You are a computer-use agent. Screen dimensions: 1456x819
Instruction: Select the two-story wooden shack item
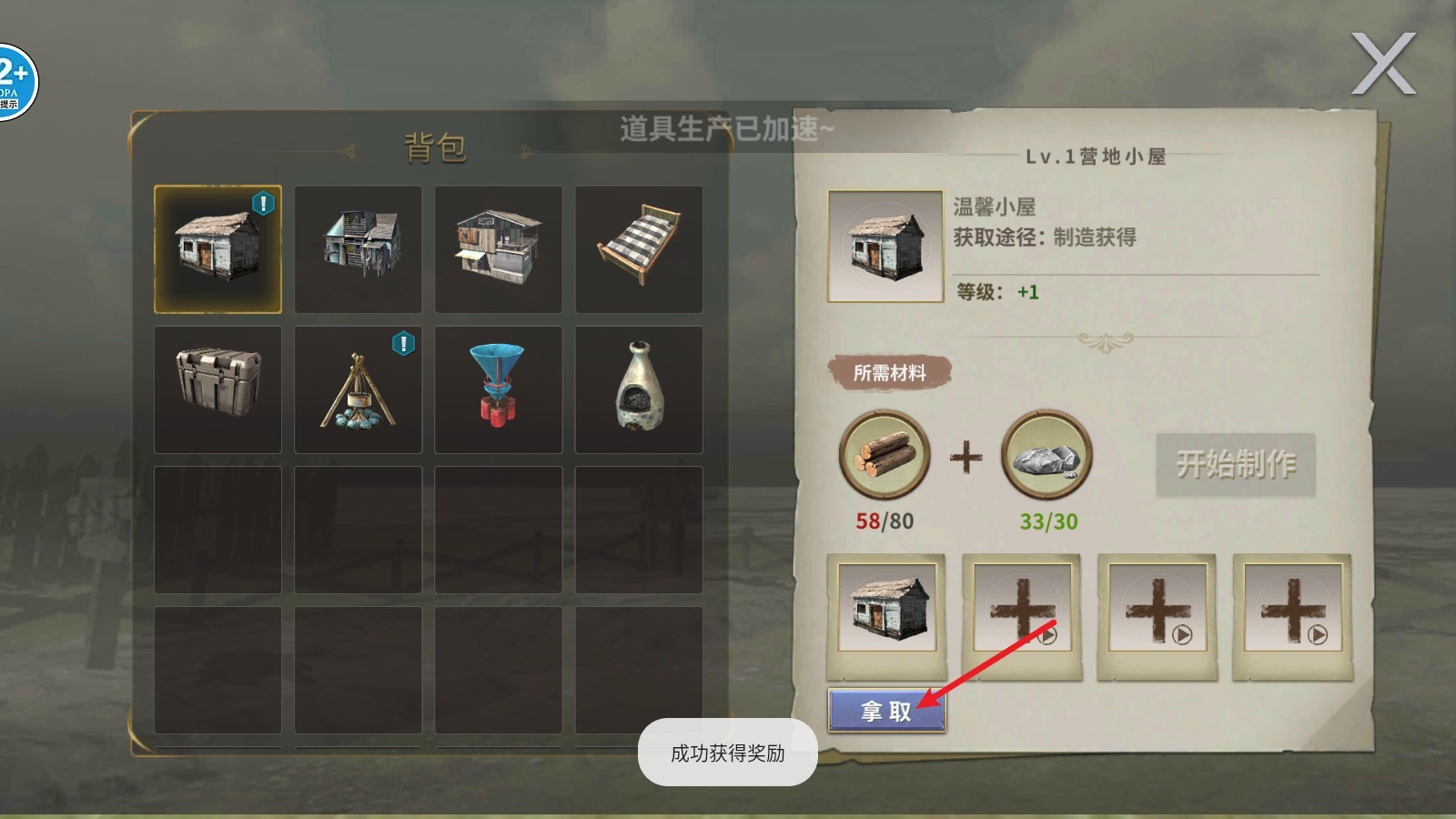coord(359,248)
